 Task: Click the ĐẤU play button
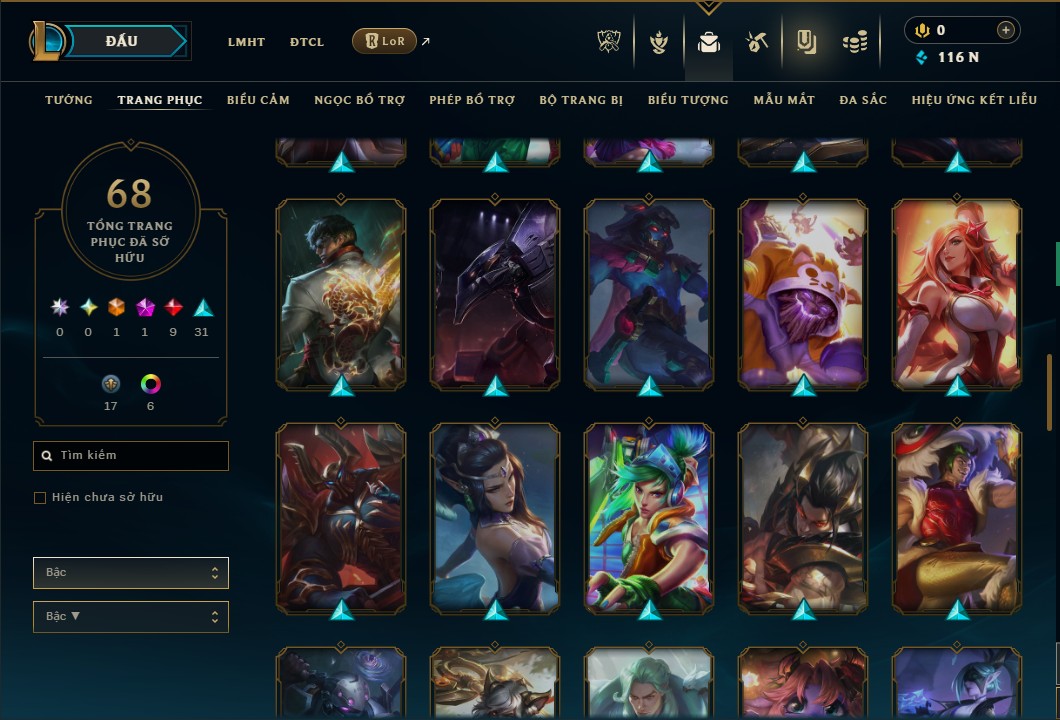[x=122, y=41]
